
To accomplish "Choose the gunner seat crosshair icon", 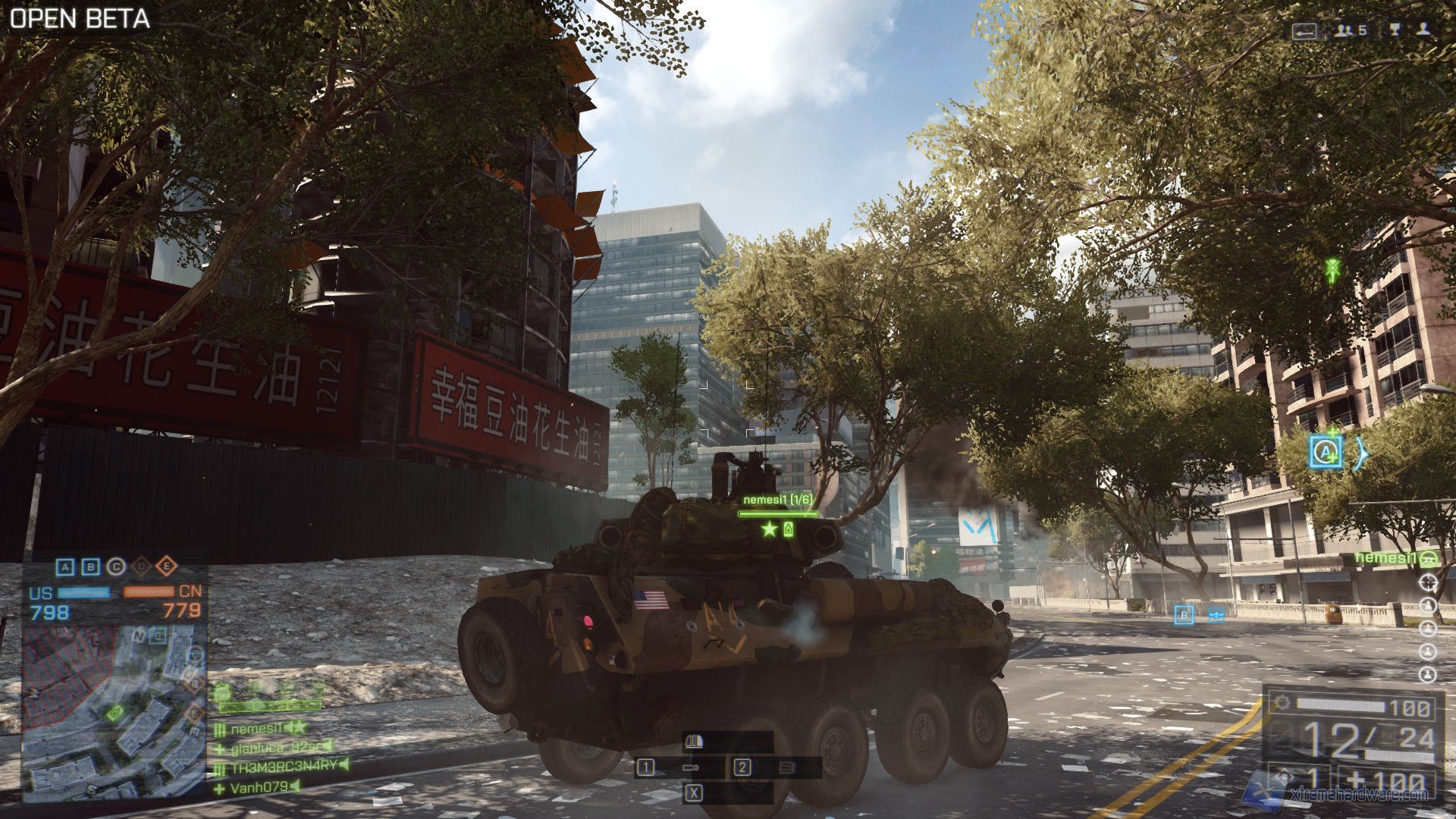I will (1428, 582).
